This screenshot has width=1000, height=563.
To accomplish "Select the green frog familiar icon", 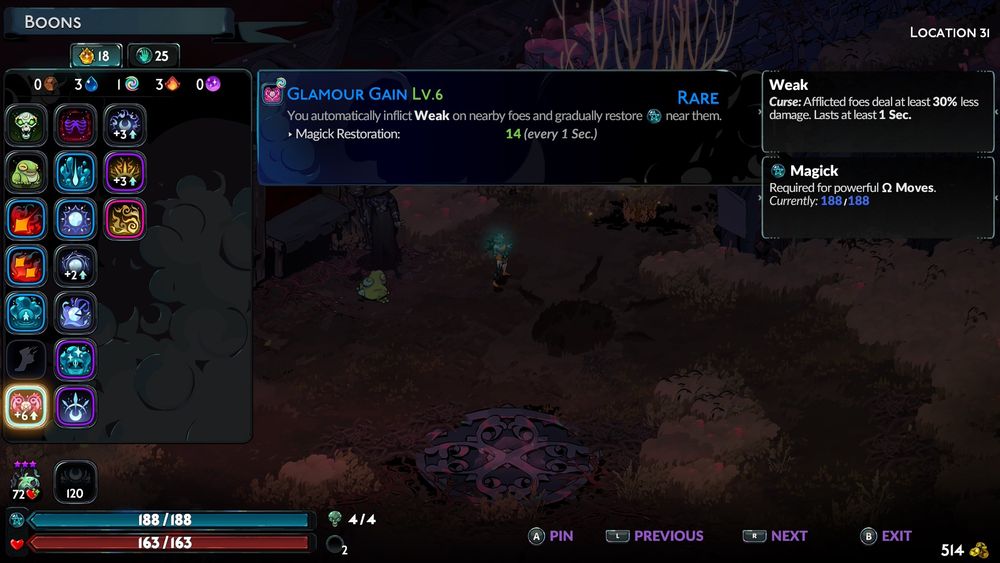I will [27, 172].
